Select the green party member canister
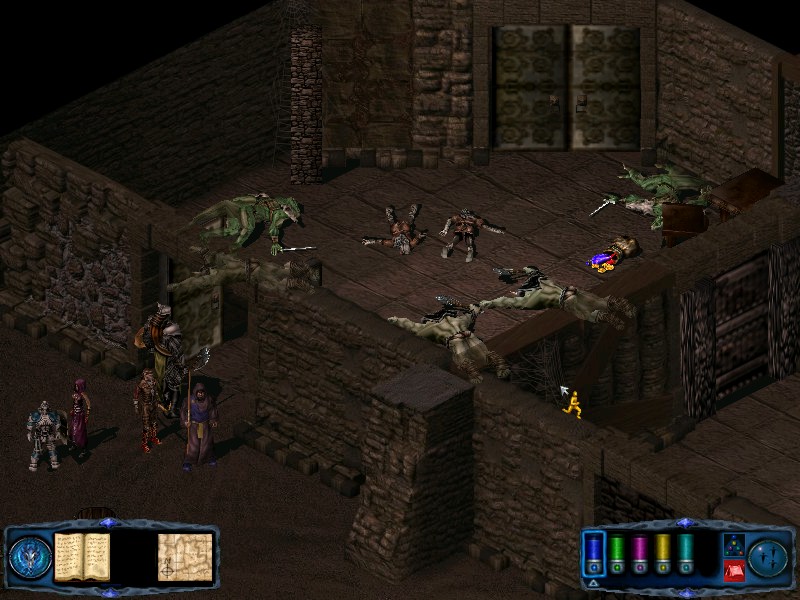This screenshot has height=600, width=800. 617,551
